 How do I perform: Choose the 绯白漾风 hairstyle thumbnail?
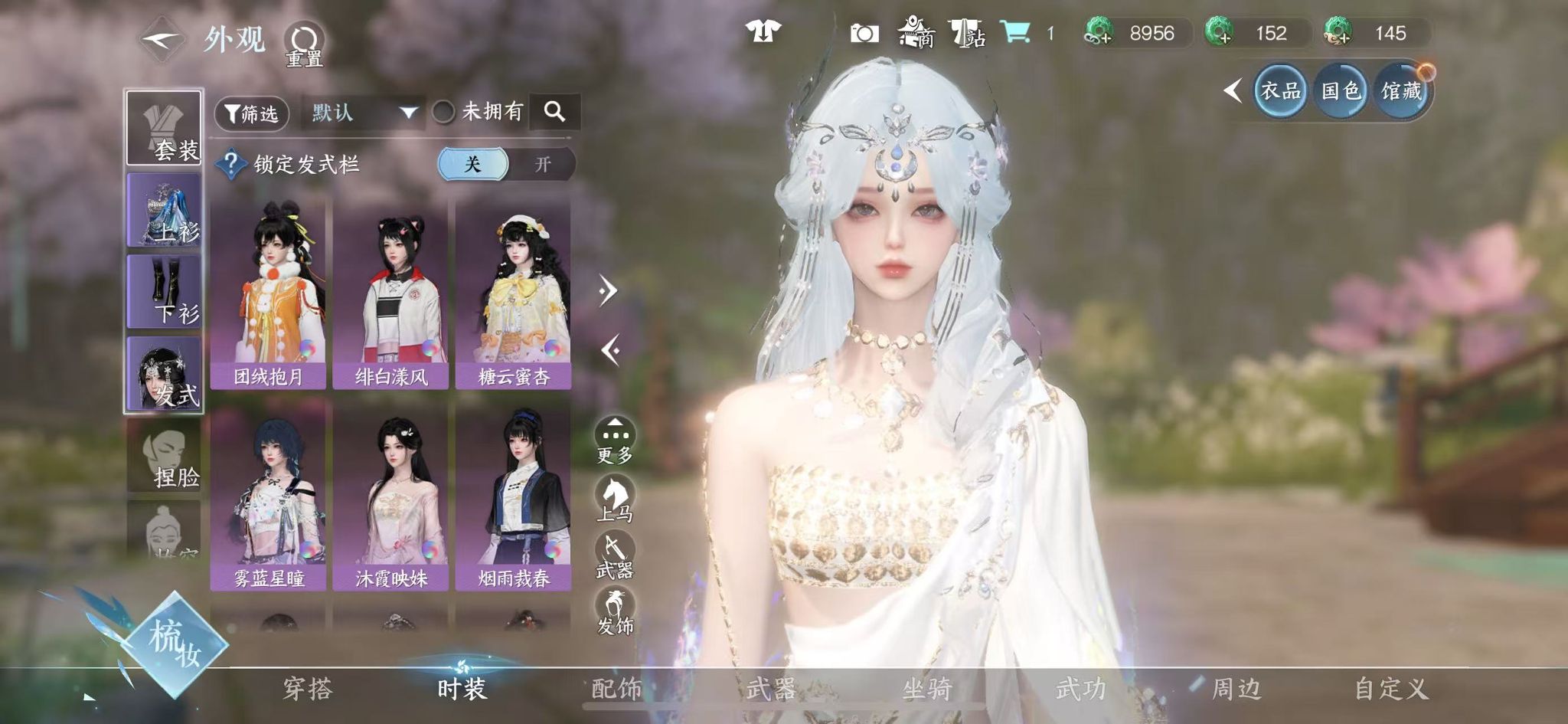tap(390, 293)
